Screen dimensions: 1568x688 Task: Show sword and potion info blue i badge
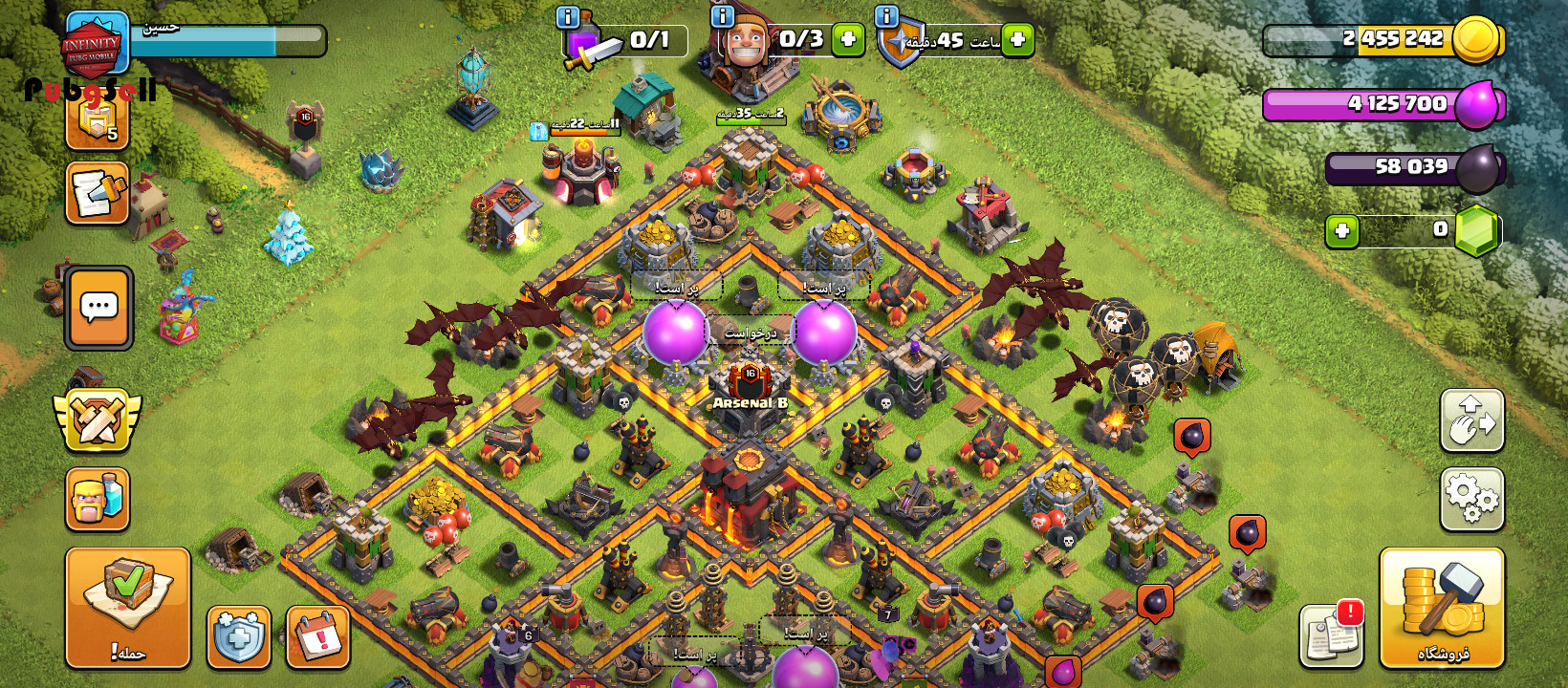click(x=567, y=16)
